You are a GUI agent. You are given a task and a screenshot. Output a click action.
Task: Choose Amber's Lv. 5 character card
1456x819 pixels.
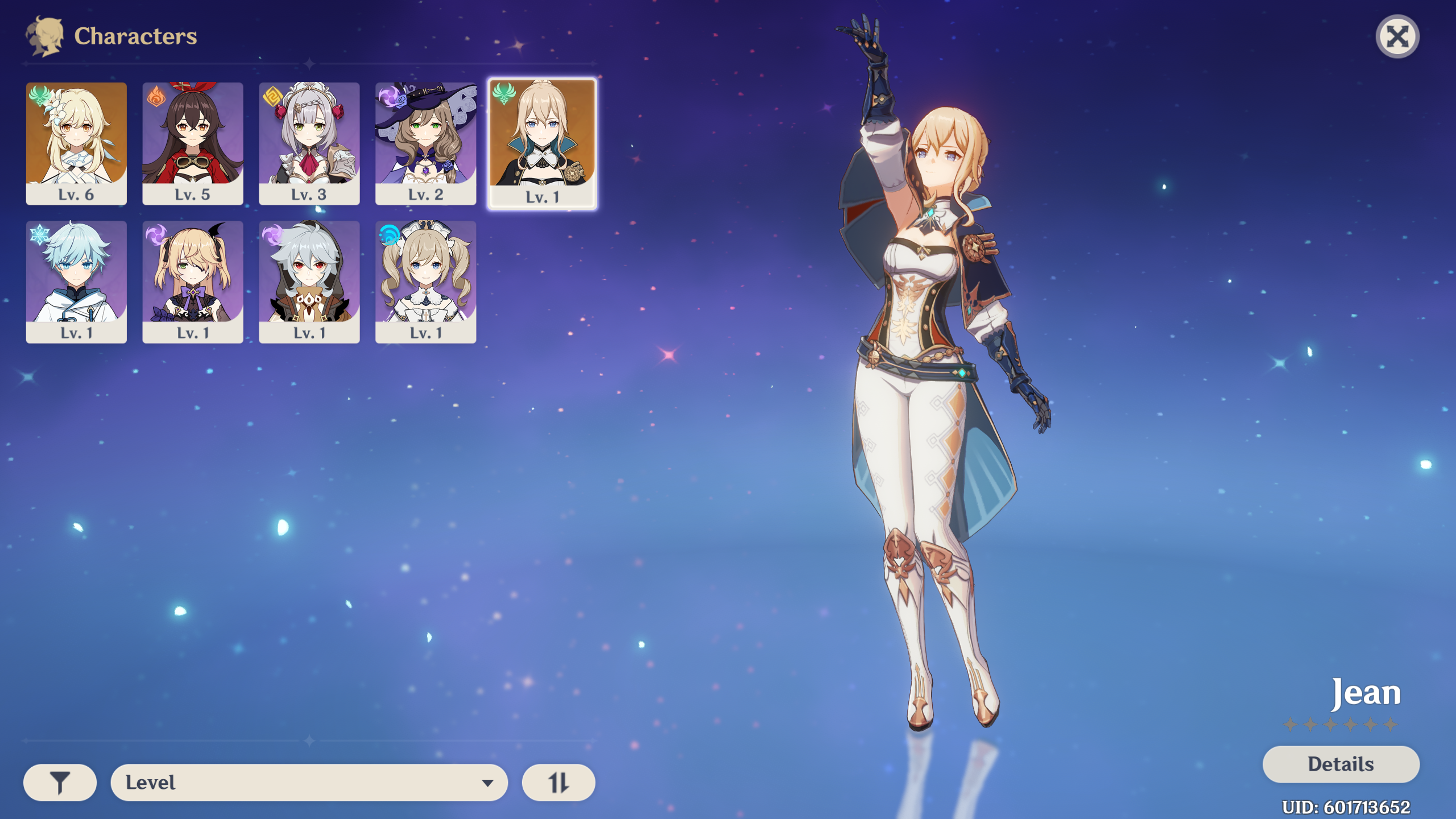click(193, 143)
